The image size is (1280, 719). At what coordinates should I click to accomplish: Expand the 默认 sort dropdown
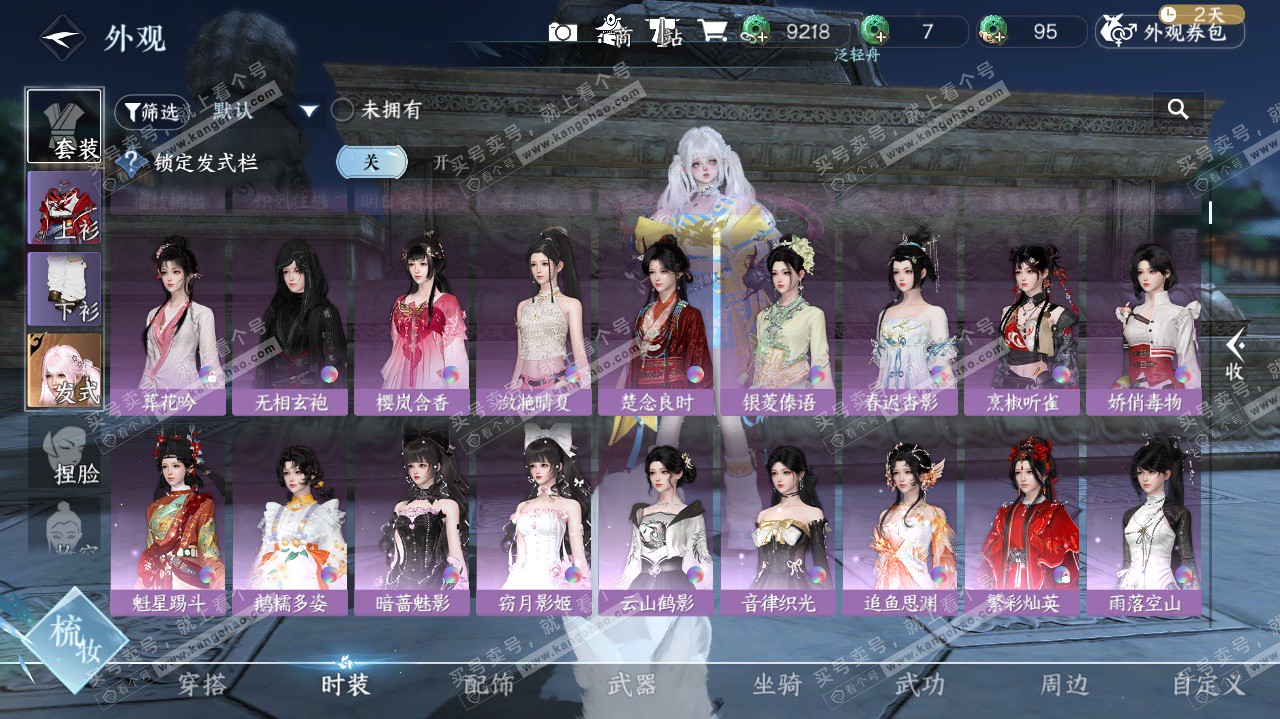coord(309,111)
